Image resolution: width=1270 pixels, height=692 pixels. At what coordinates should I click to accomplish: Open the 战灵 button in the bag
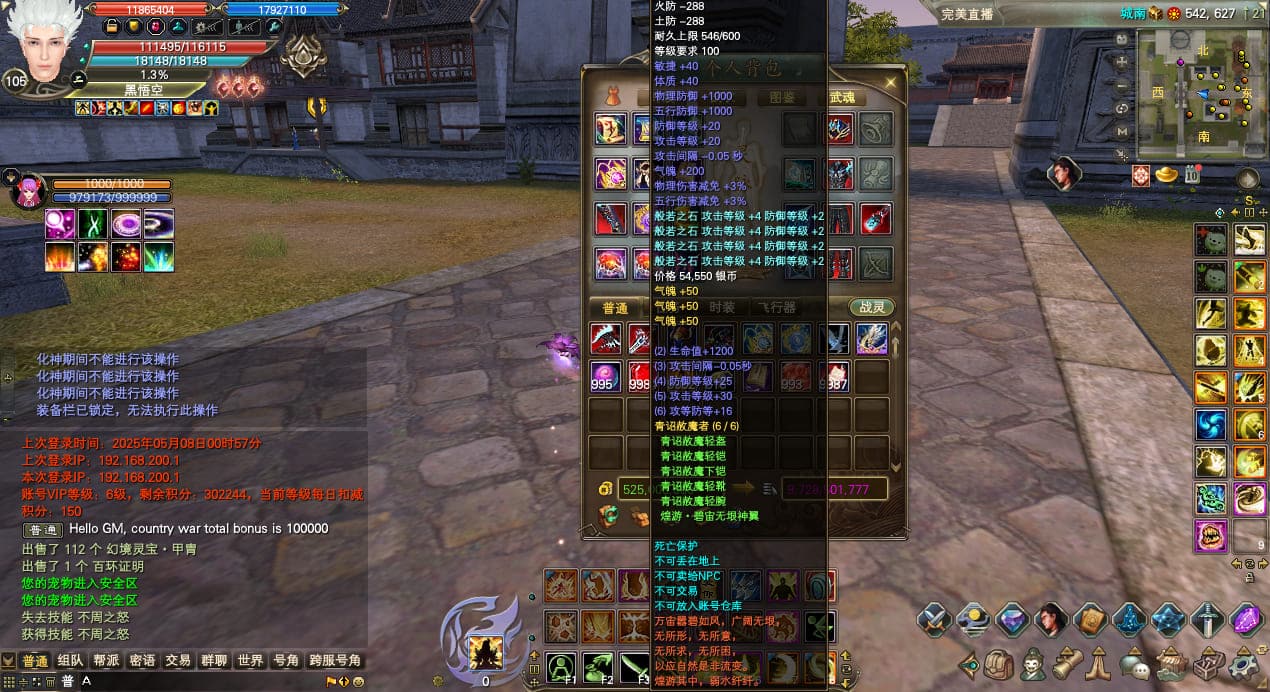point(869,308)
